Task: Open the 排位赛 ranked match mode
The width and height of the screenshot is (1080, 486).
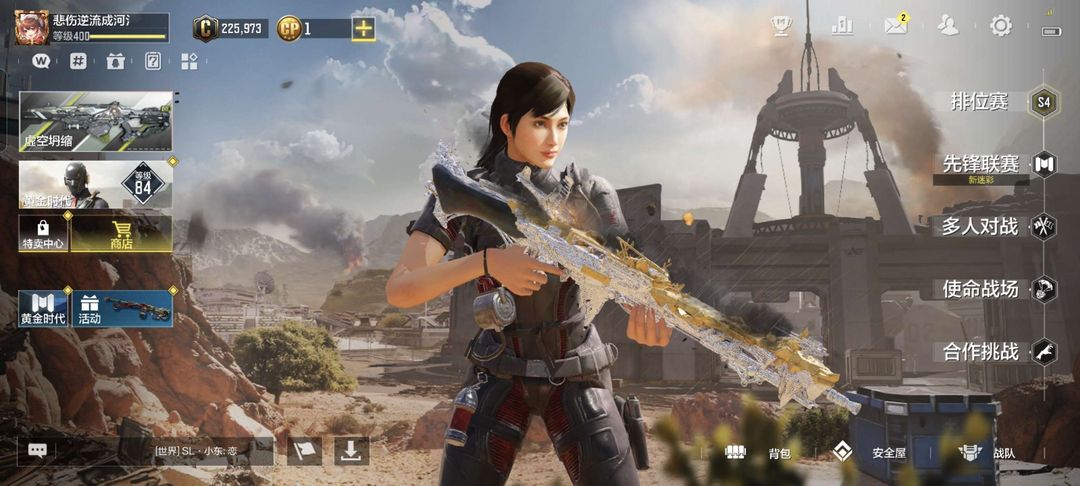Action: click(x=980, y=102)
